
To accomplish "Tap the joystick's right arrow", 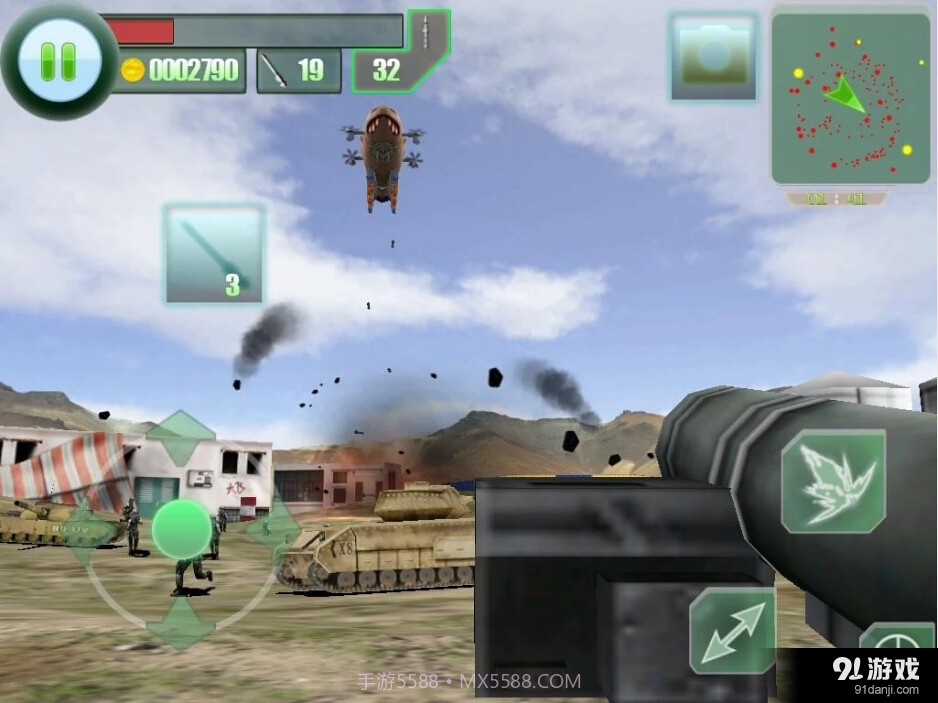I will pos(273,529).
